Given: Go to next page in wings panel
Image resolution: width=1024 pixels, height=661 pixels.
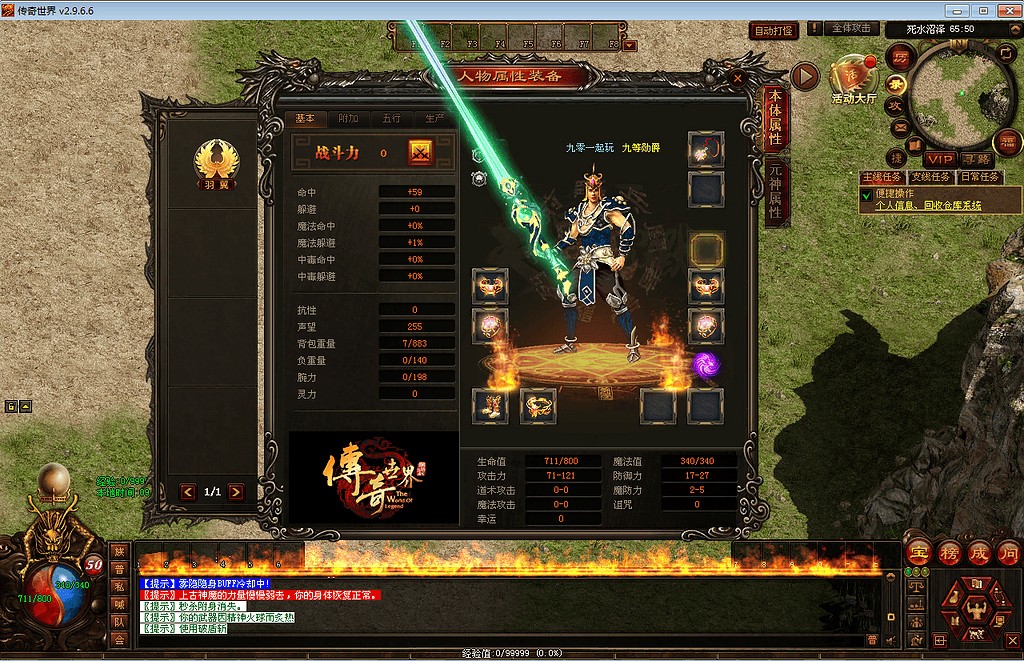Looking at the screenshot, I should [236, 492].
